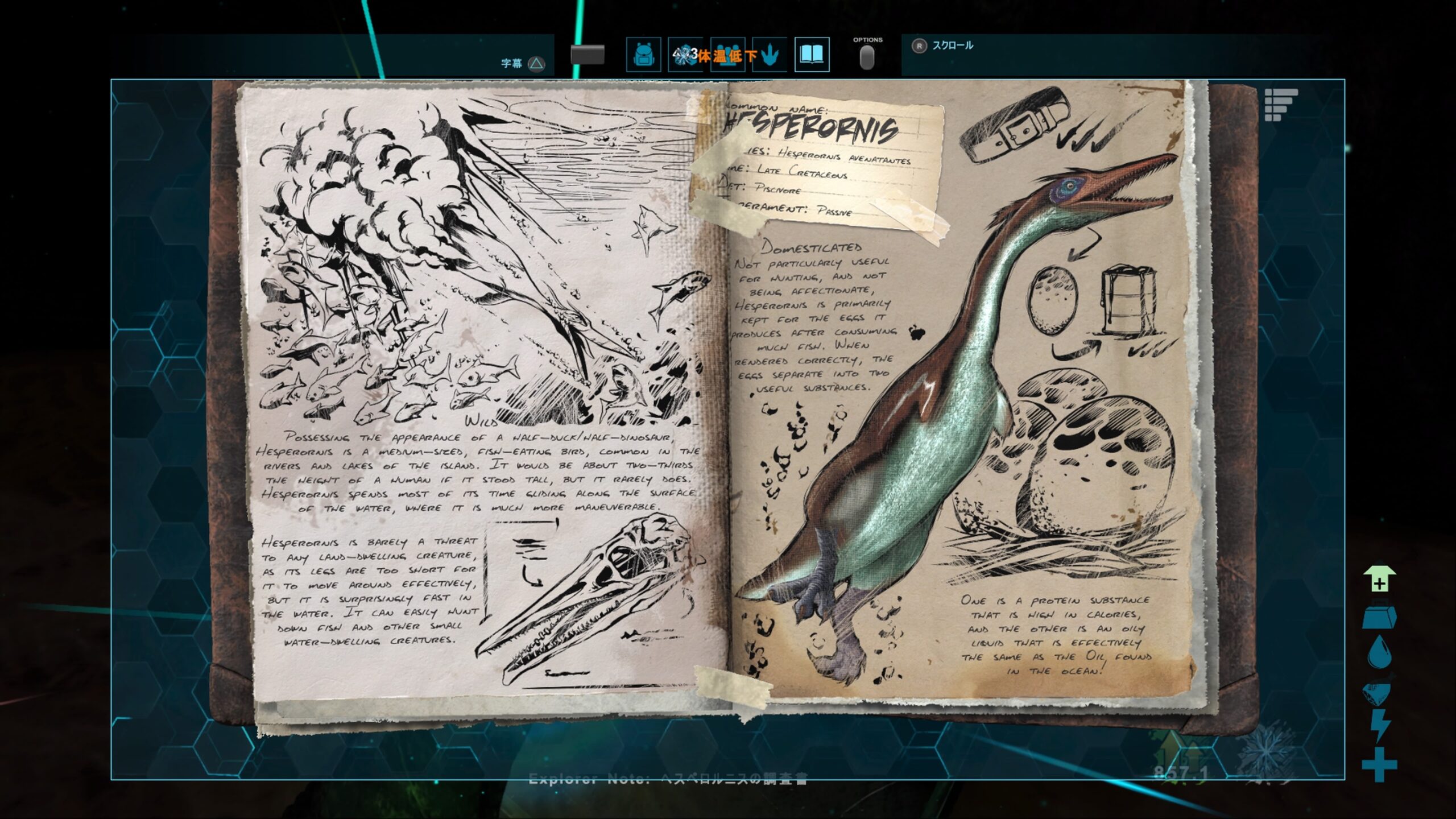Click the green level-up arrow icon
The height and width of the screenshot is (819, 1456).
pyautogui.click(x=1379, y=580)
